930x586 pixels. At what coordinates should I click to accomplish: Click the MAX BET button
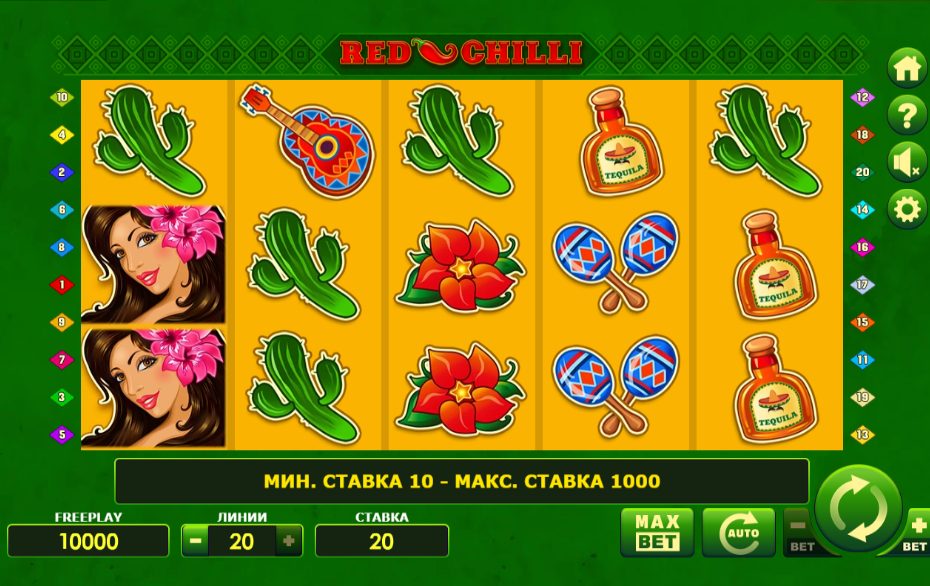pyautogui.click(x=657, y=531)
